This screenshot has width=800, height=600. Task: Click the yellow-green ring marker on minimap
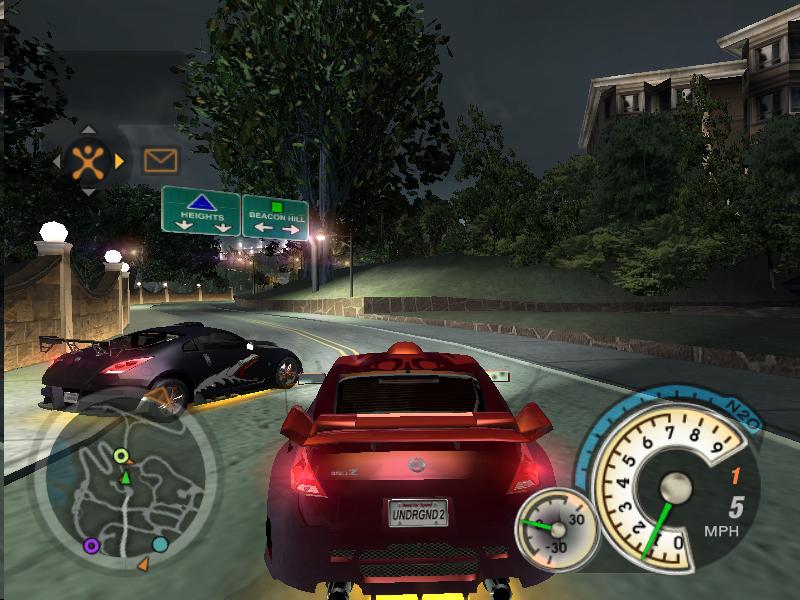click(121, 457)
